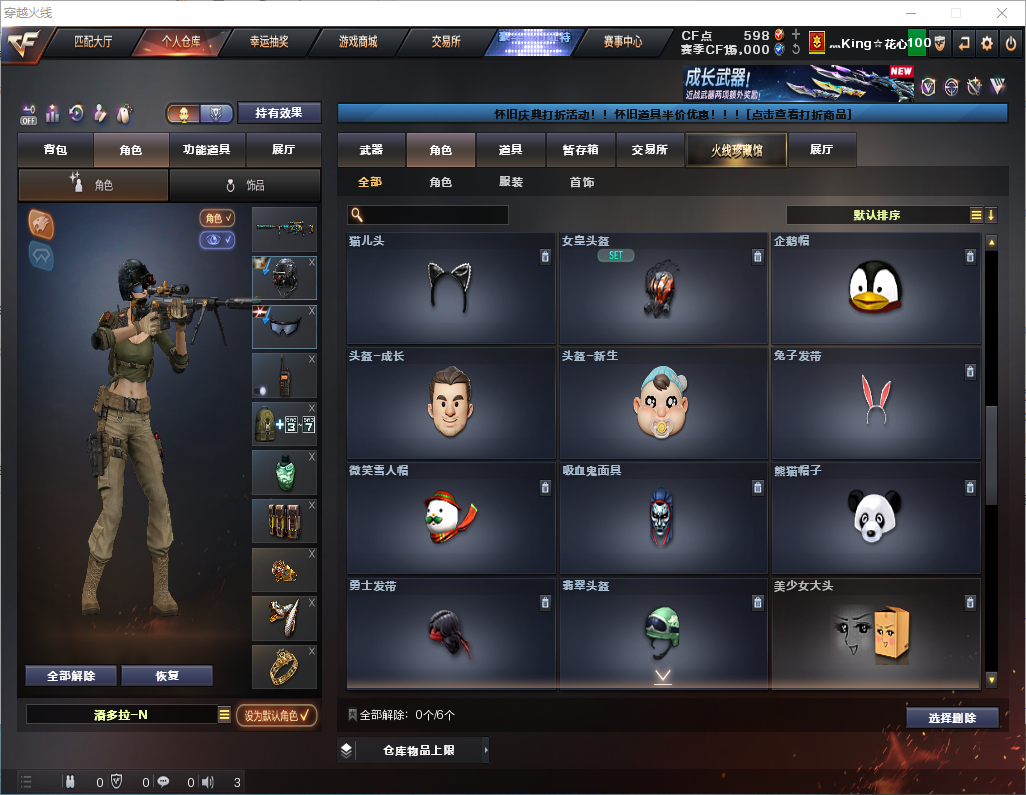Viewport: 1026px width, 795px height.
Task: Open the 火线珍藏馆 collection tab
Action: coord(736,150)
